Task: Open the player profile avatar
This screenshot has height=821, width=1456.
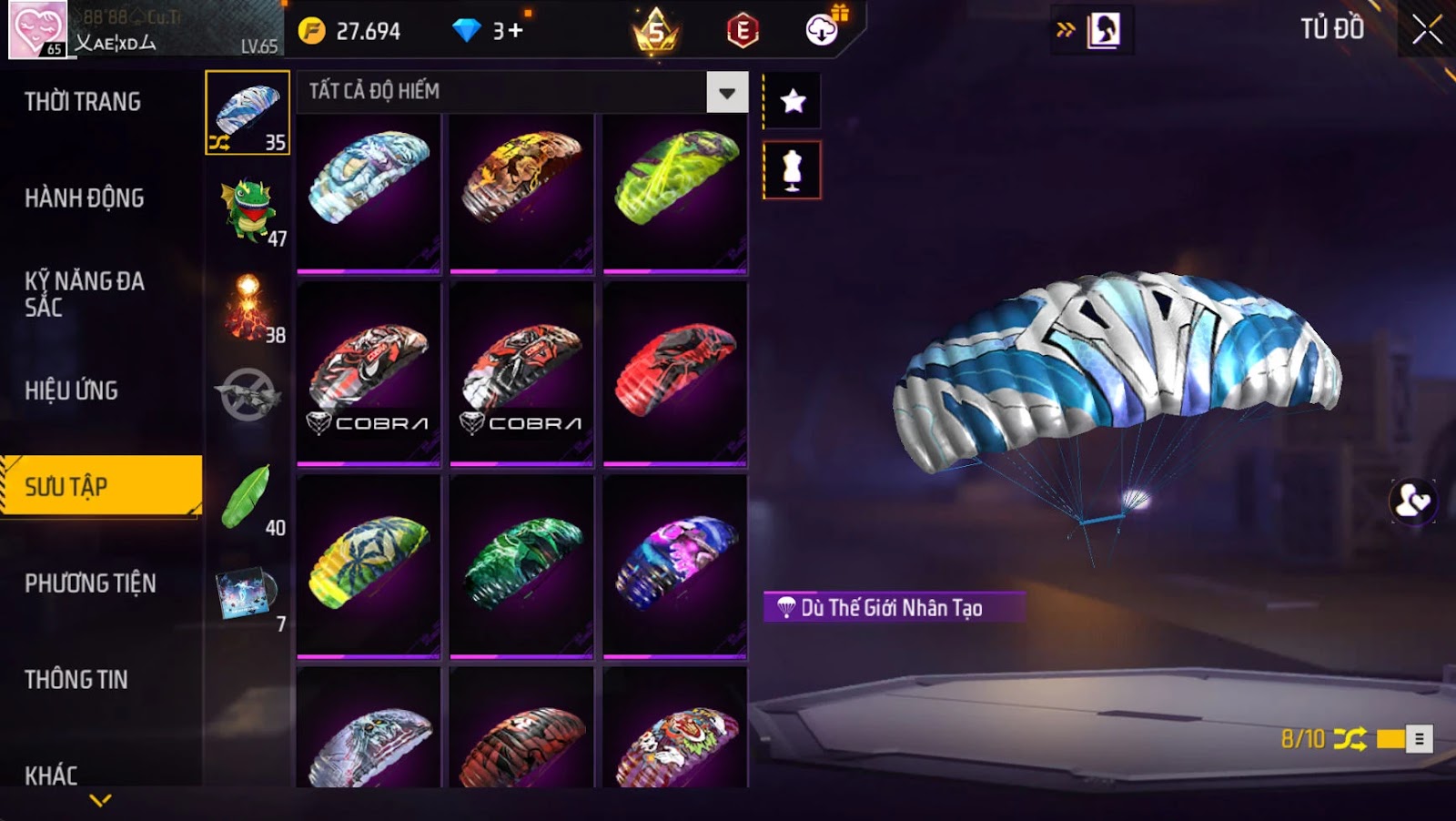Action: [38, 30]
